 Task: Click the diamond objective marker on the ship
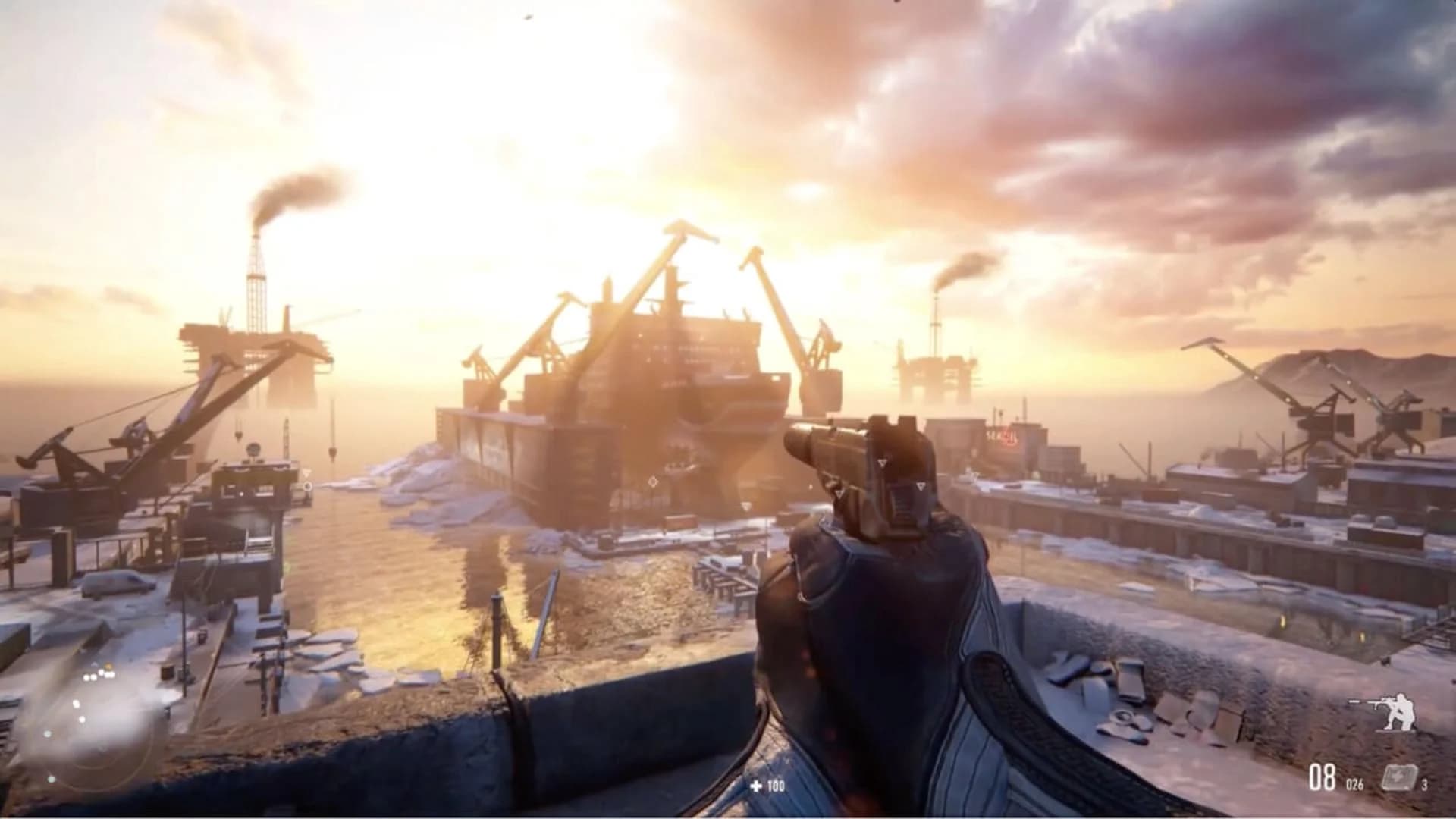[652, 480]
